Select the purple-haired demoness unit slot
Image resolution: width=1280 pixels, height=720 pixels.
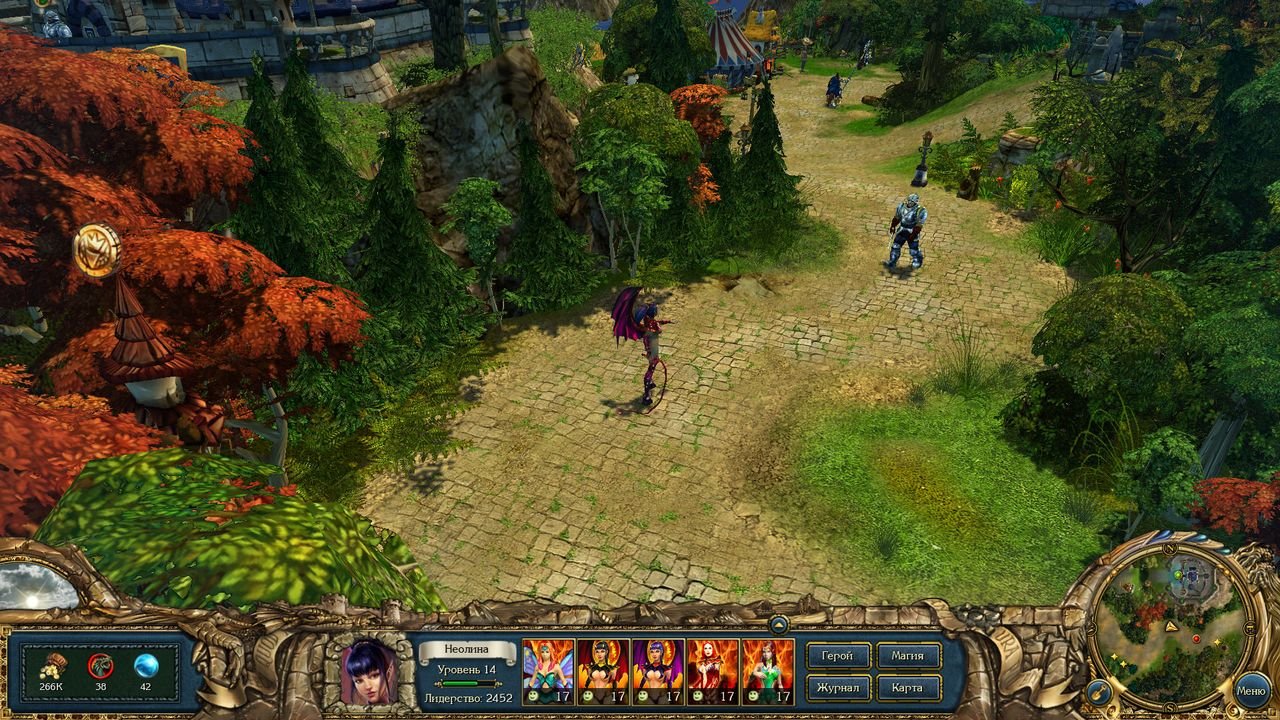[658, 671]
